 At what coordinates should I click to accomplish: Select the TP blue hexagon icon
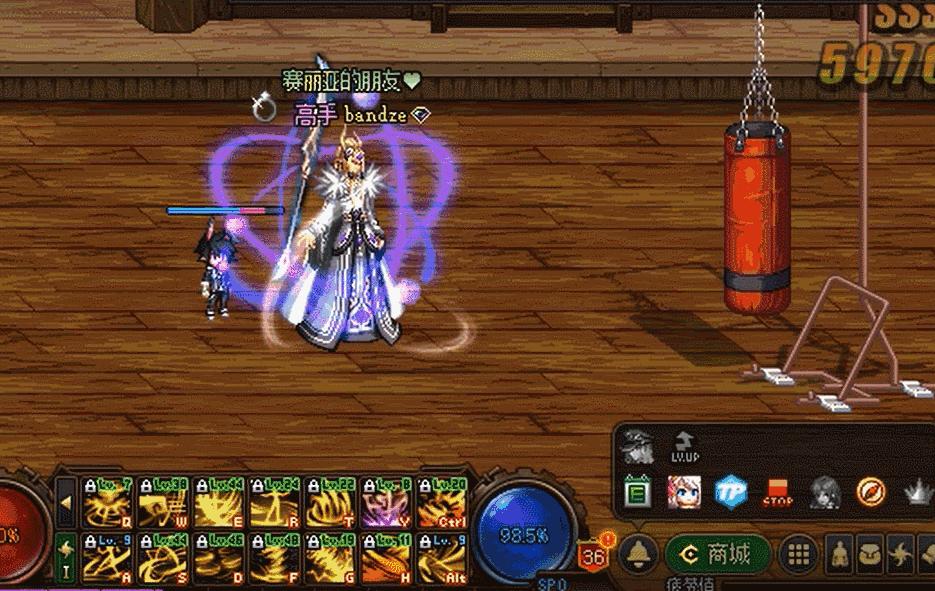(x=731, y=491)
